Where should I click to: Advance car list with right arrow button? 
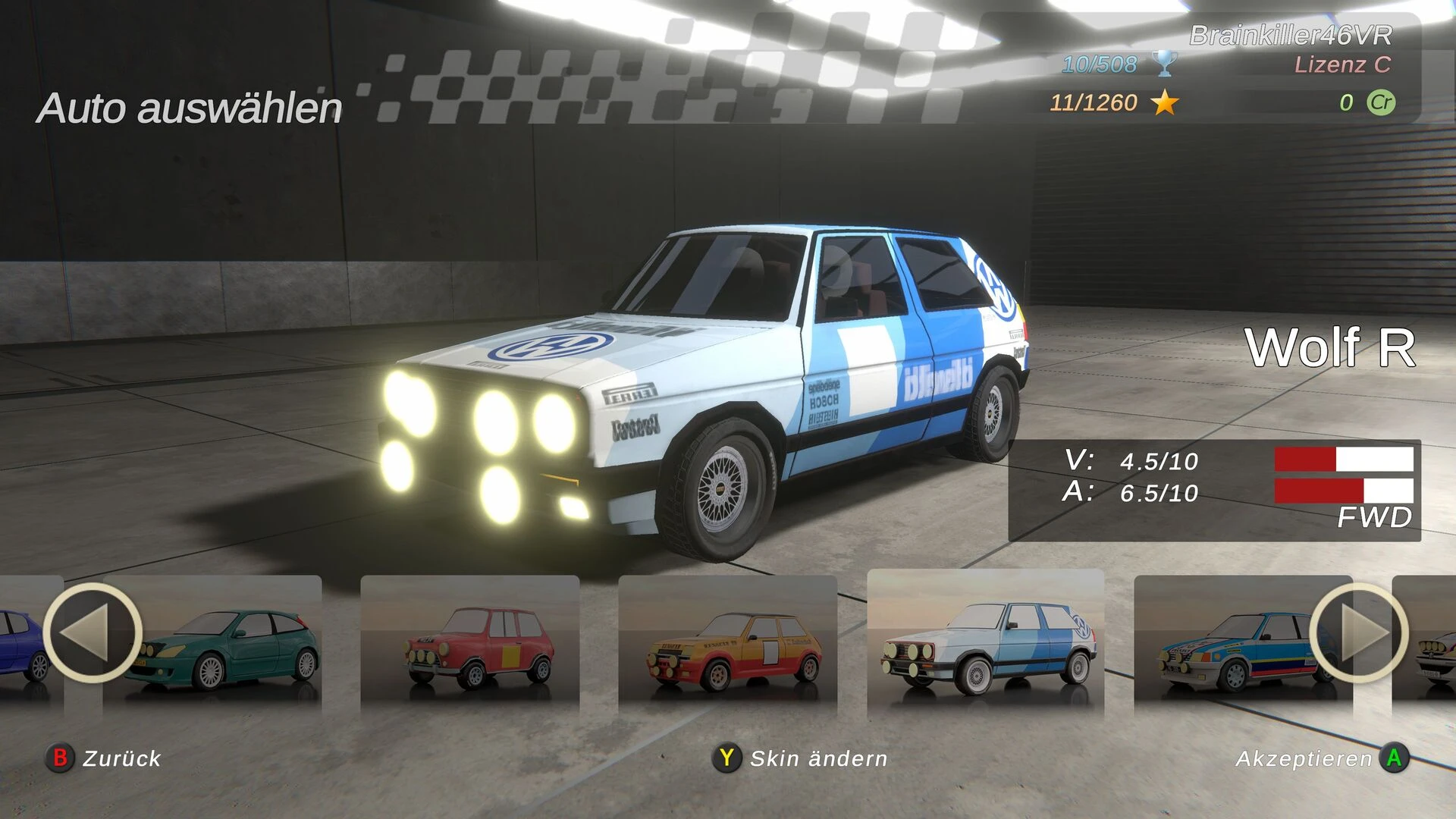click(1358, 632)
